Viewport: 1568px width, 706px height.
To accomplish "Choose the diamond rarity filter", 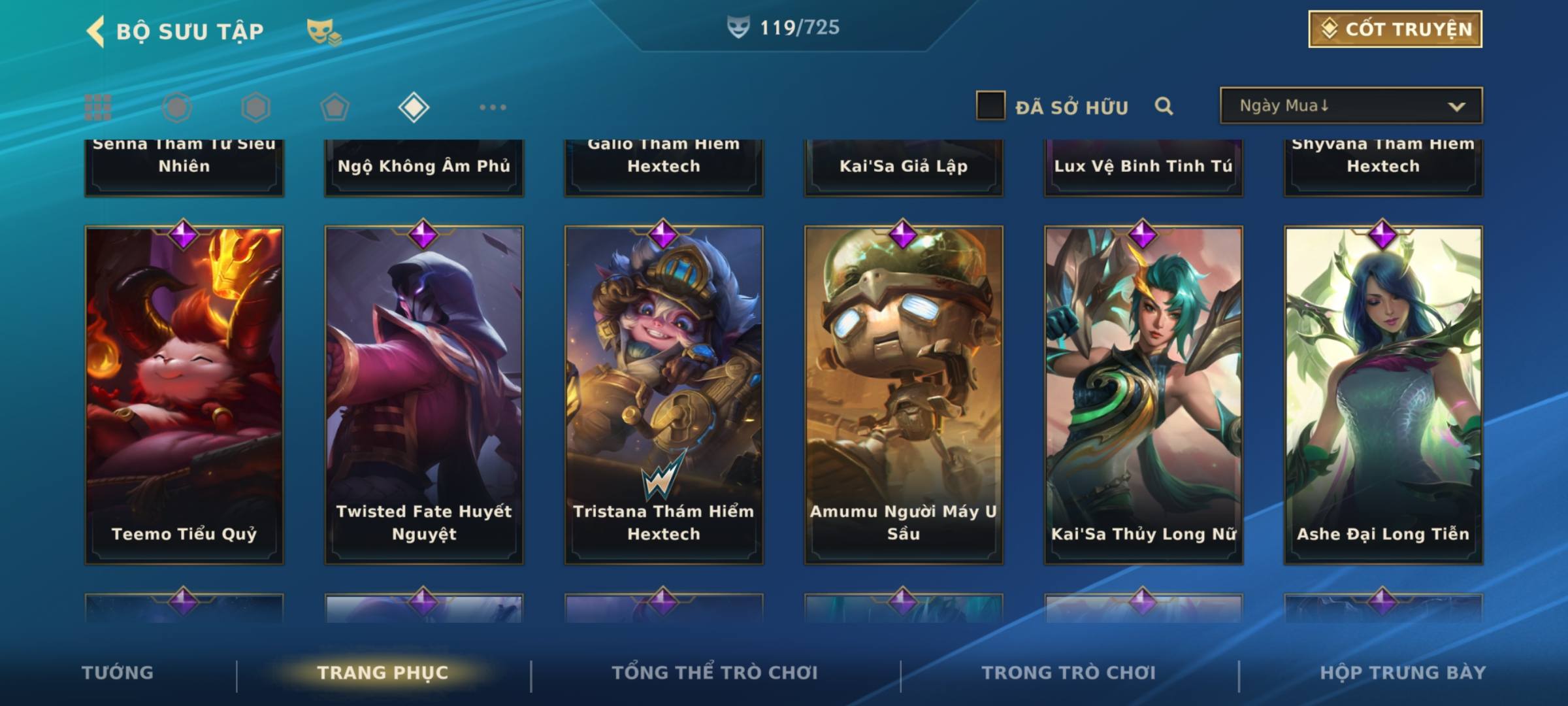I will click(414, 107).
